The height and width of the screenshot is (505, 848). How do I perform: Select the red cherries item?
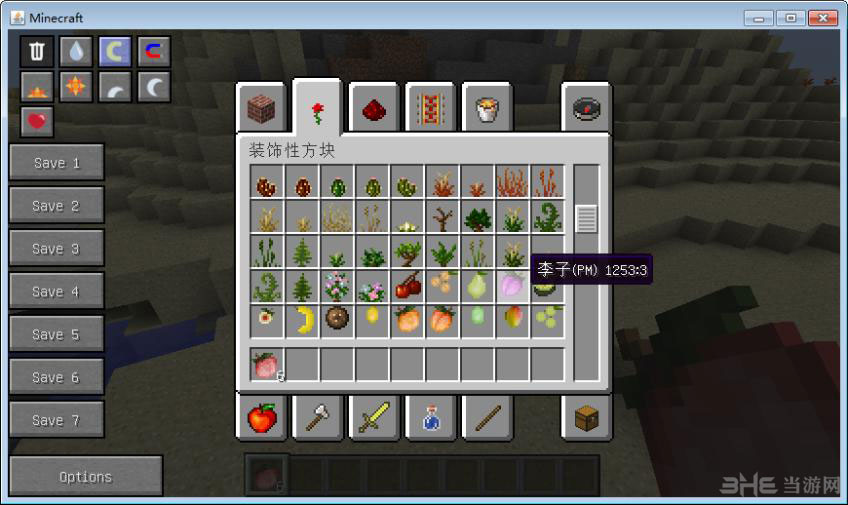point(407,286)
